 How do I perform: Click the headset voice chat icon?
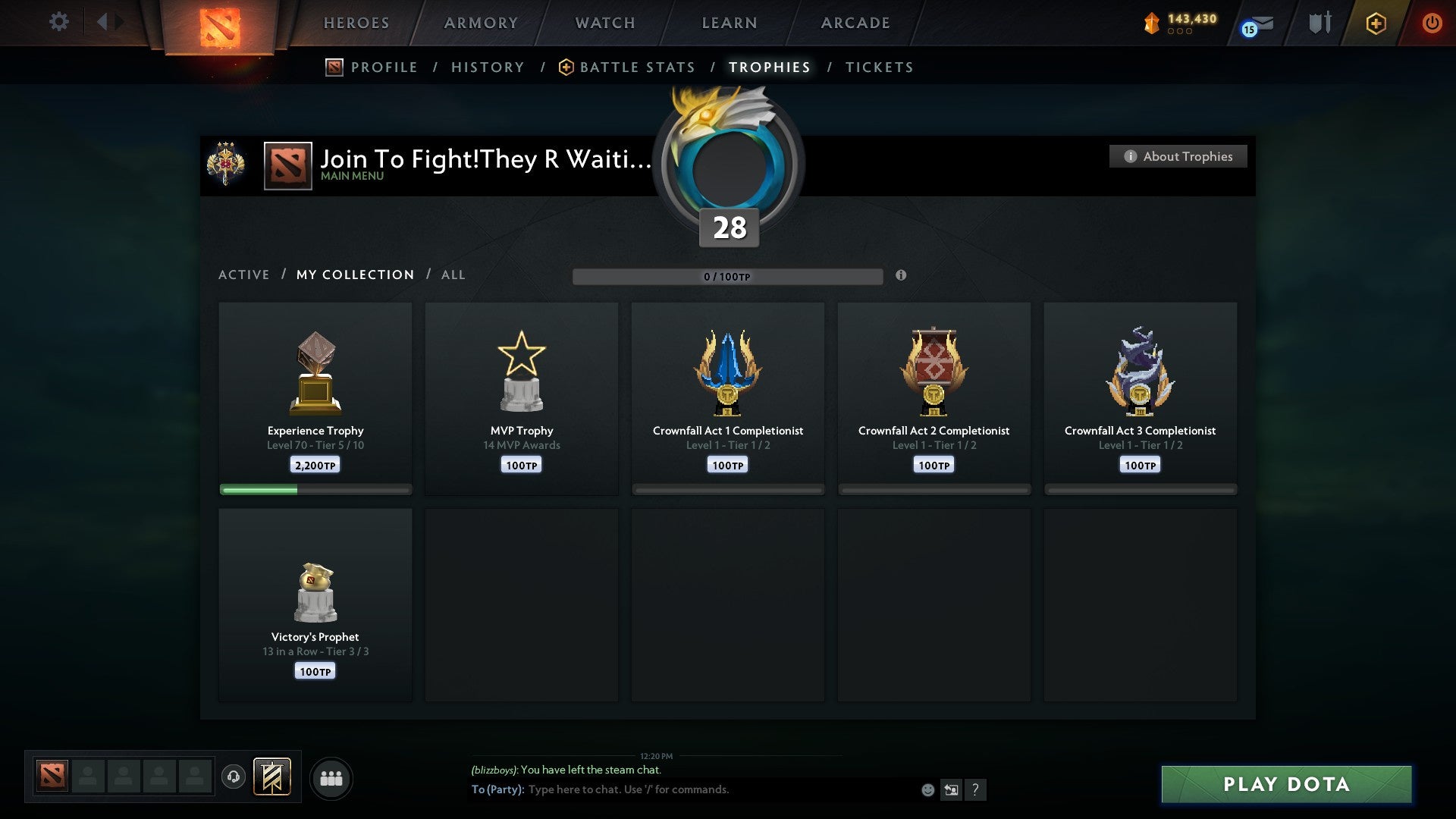pos(234,778)
